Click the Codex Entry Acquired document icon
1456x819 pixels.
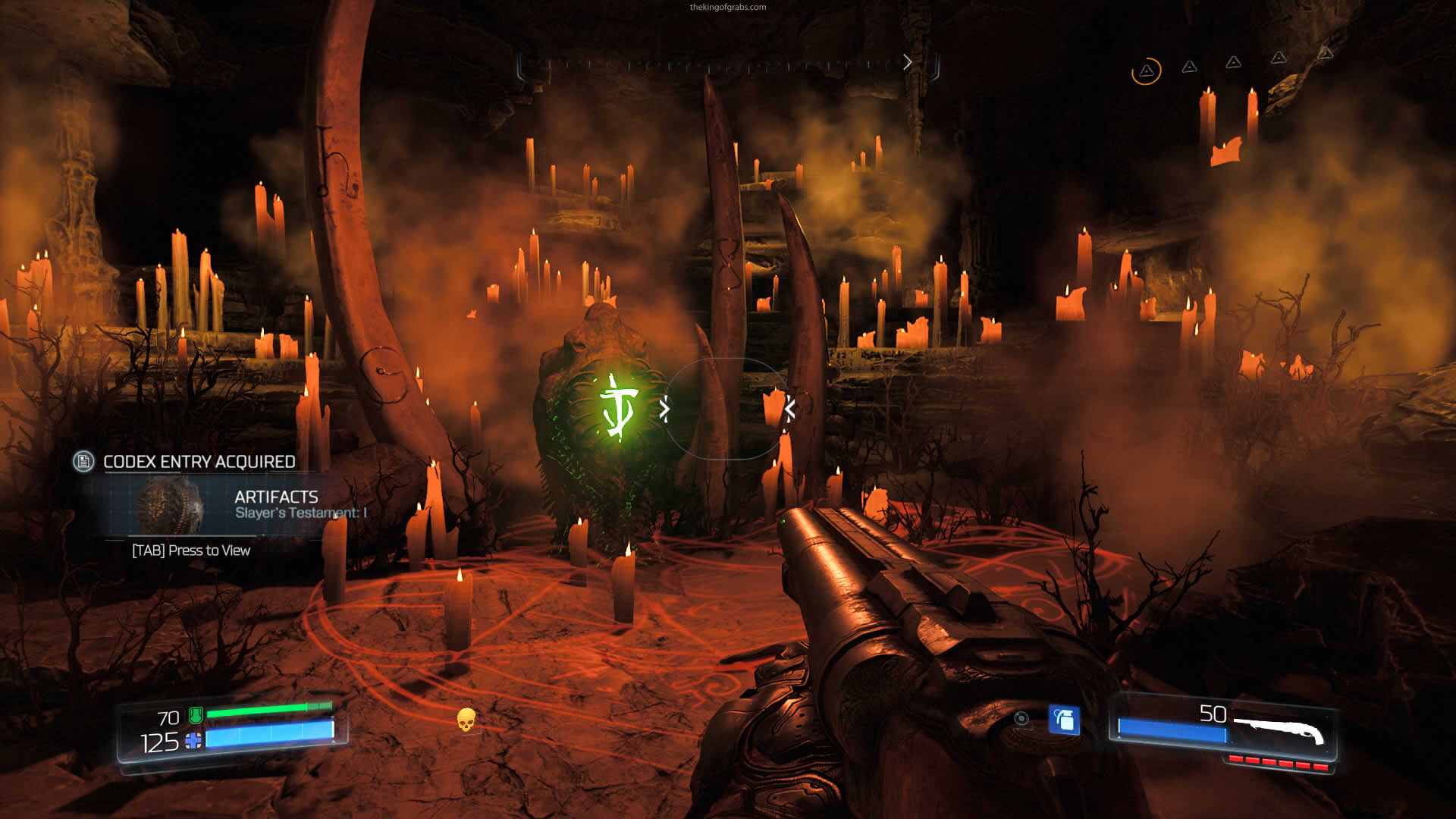click(83, 461)
